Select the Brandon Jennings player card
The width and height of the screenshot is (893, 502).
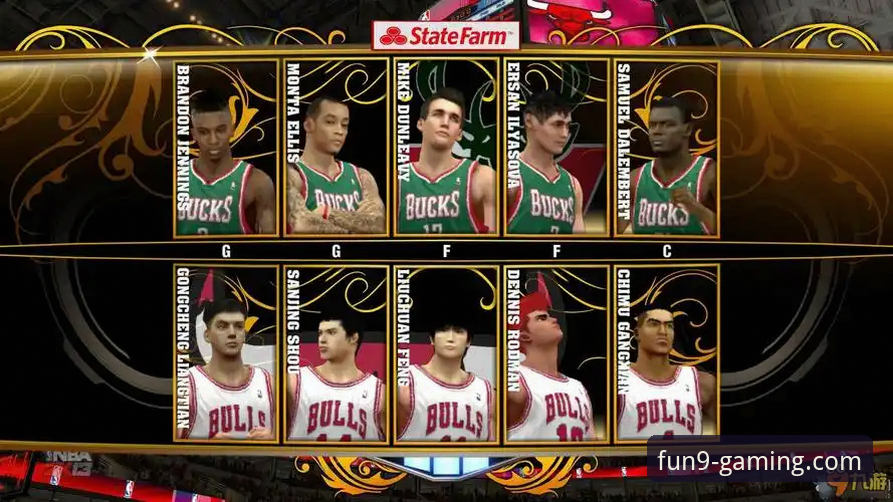[226, 148]
